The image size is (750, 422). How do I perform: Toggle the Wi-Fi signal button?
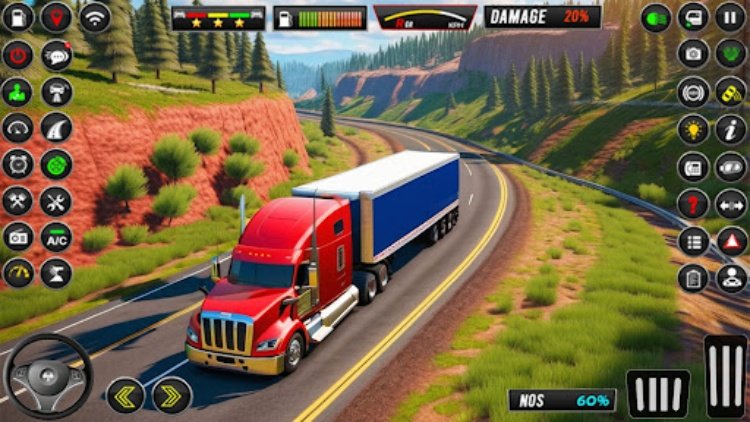point(95,17)
